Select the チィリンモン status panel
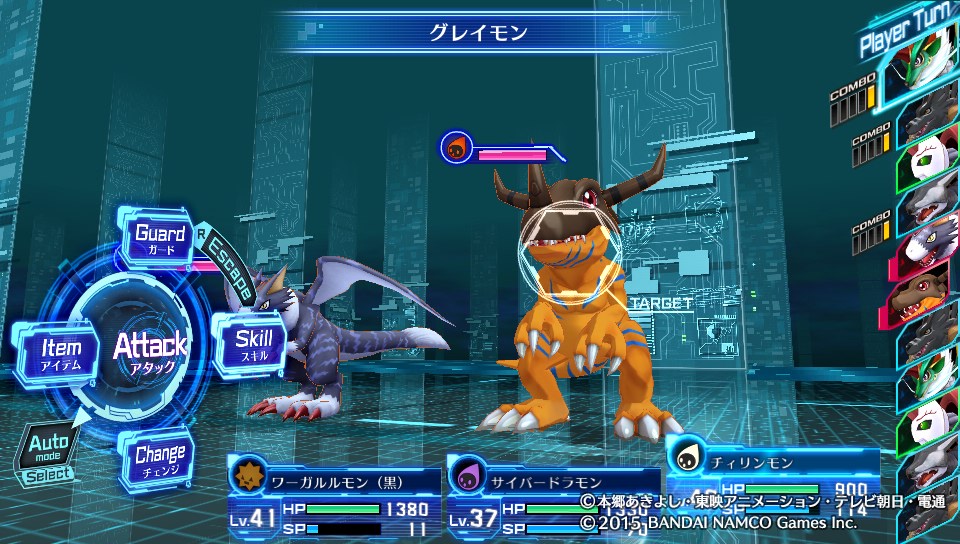 tap(772, 468)
